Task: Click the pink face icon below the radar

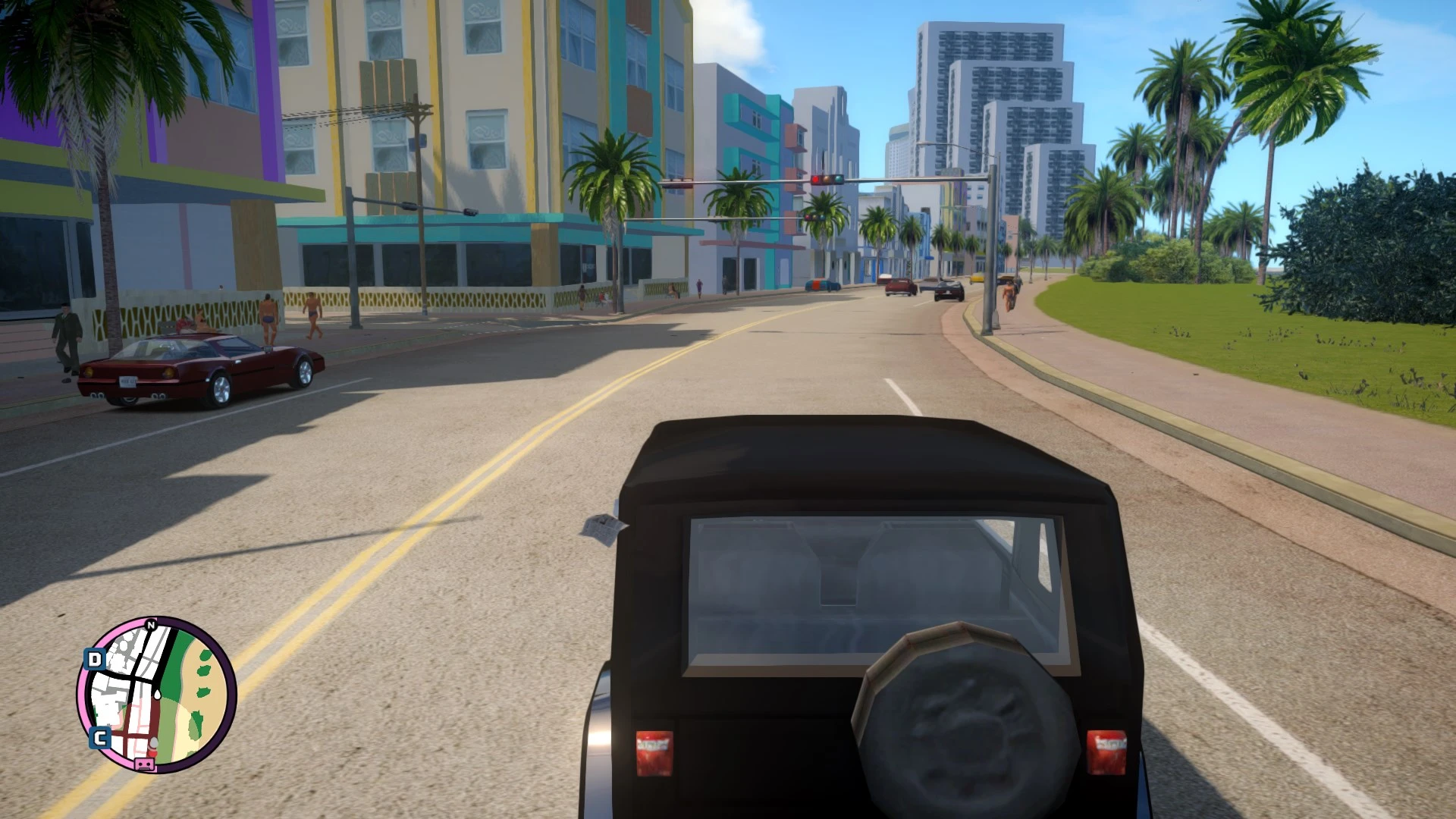Action: (143, 764)
